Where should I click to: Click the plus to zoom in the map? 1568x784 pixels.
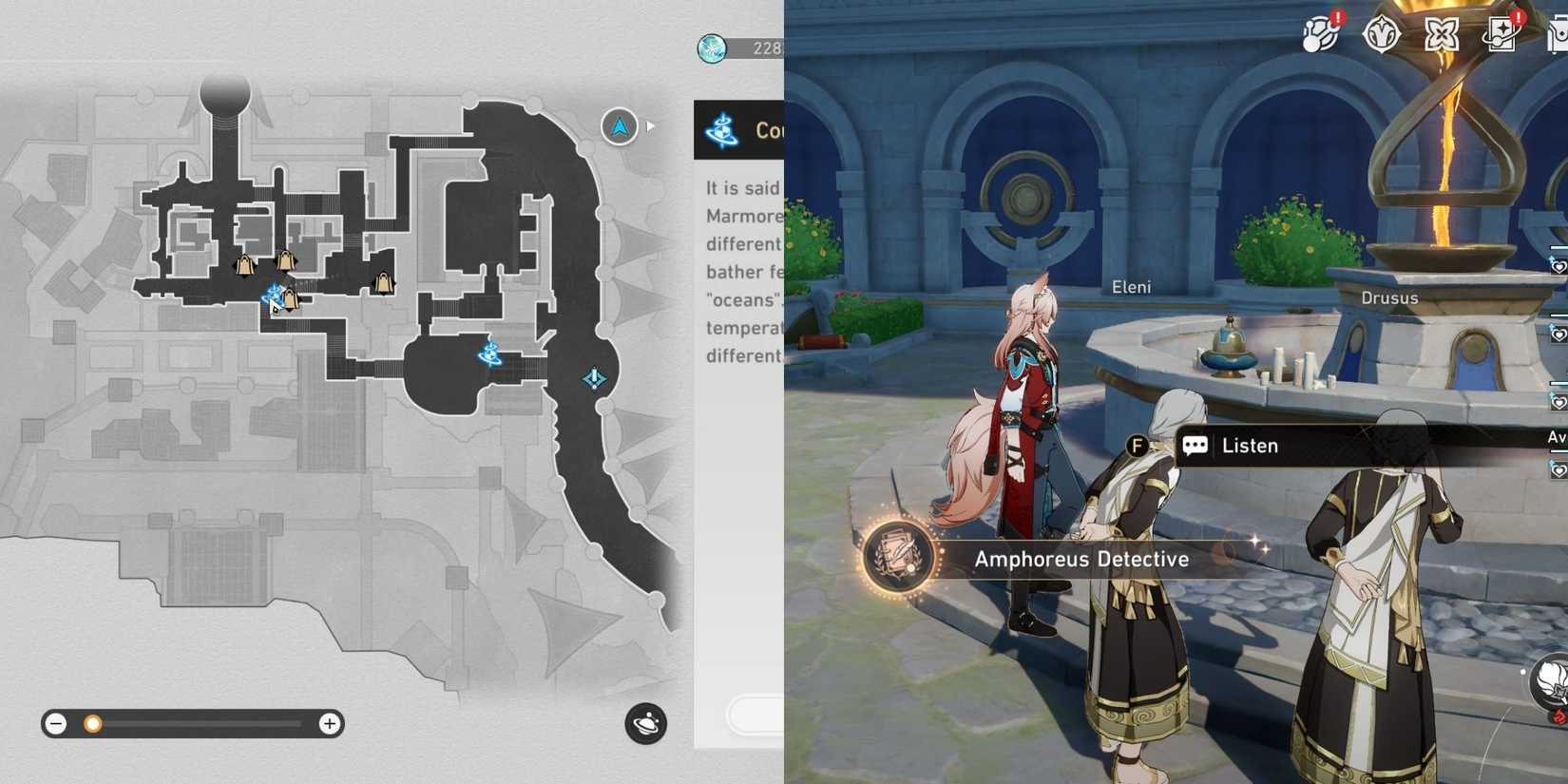coord(330,723)
